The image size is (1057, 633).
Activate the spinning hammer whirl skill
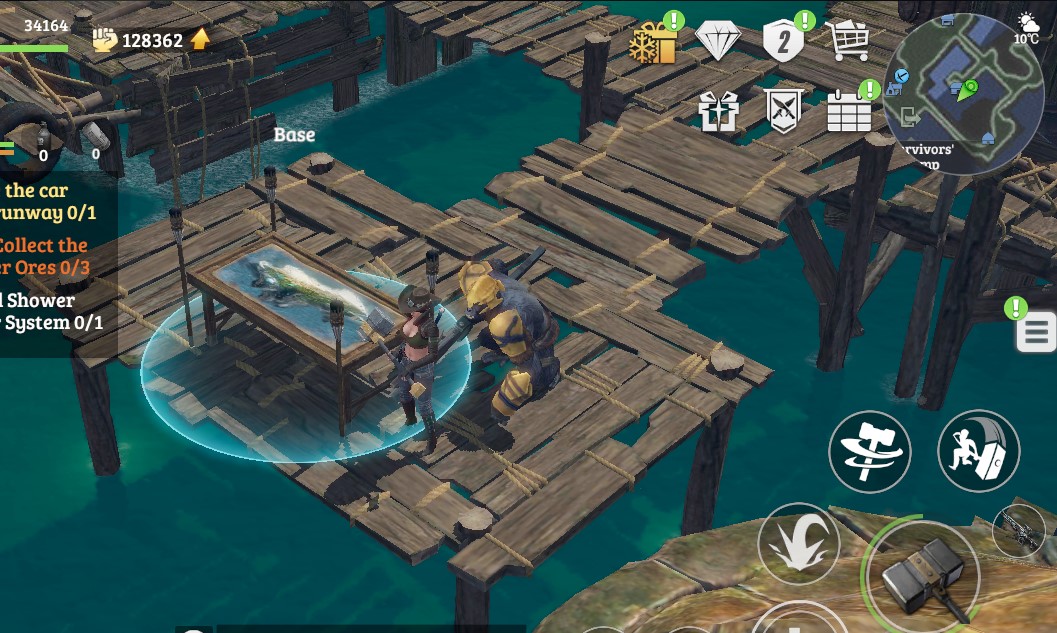pos(870,452)
